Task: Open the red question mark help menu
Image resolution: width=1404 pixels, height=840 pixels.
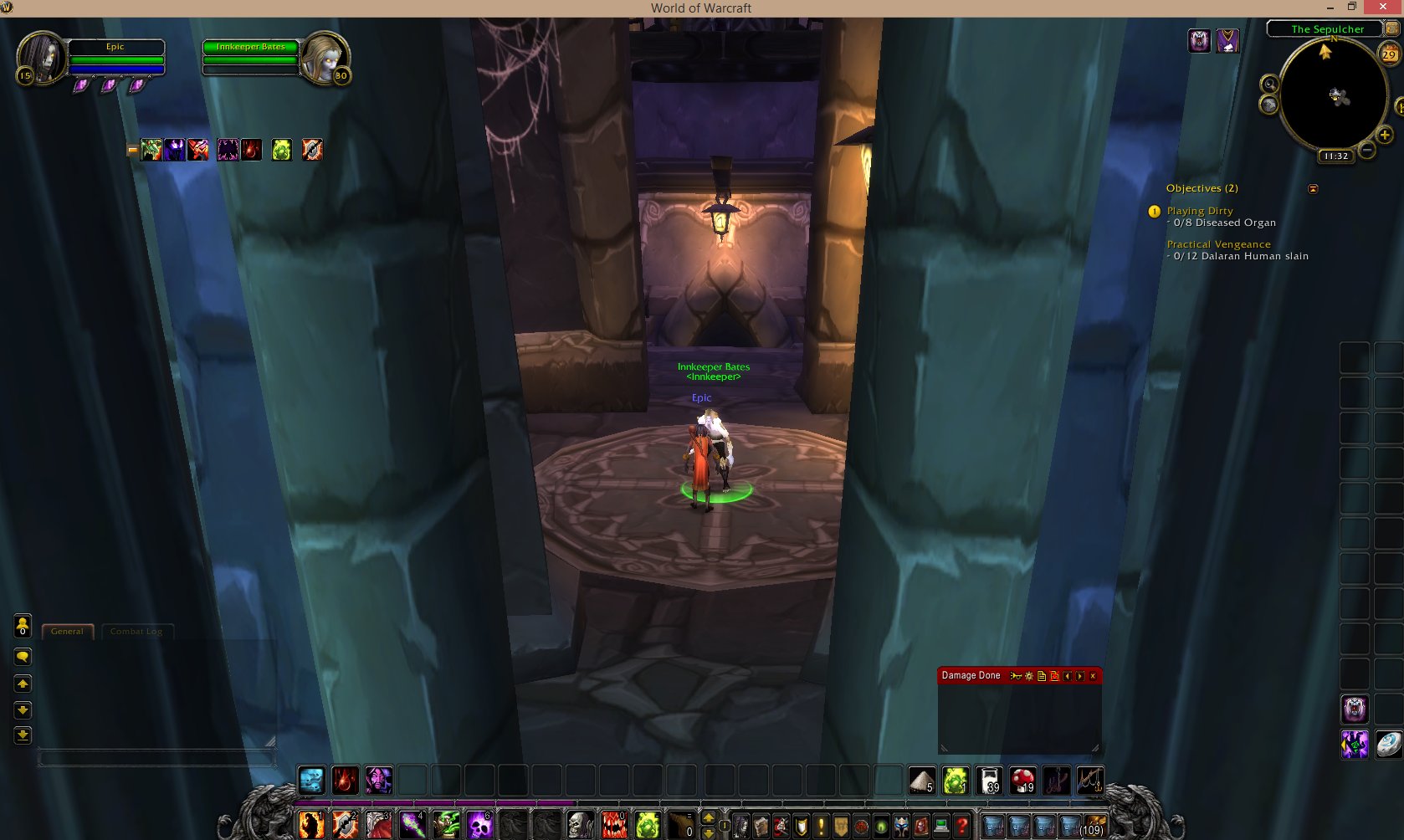Action: 962,824
